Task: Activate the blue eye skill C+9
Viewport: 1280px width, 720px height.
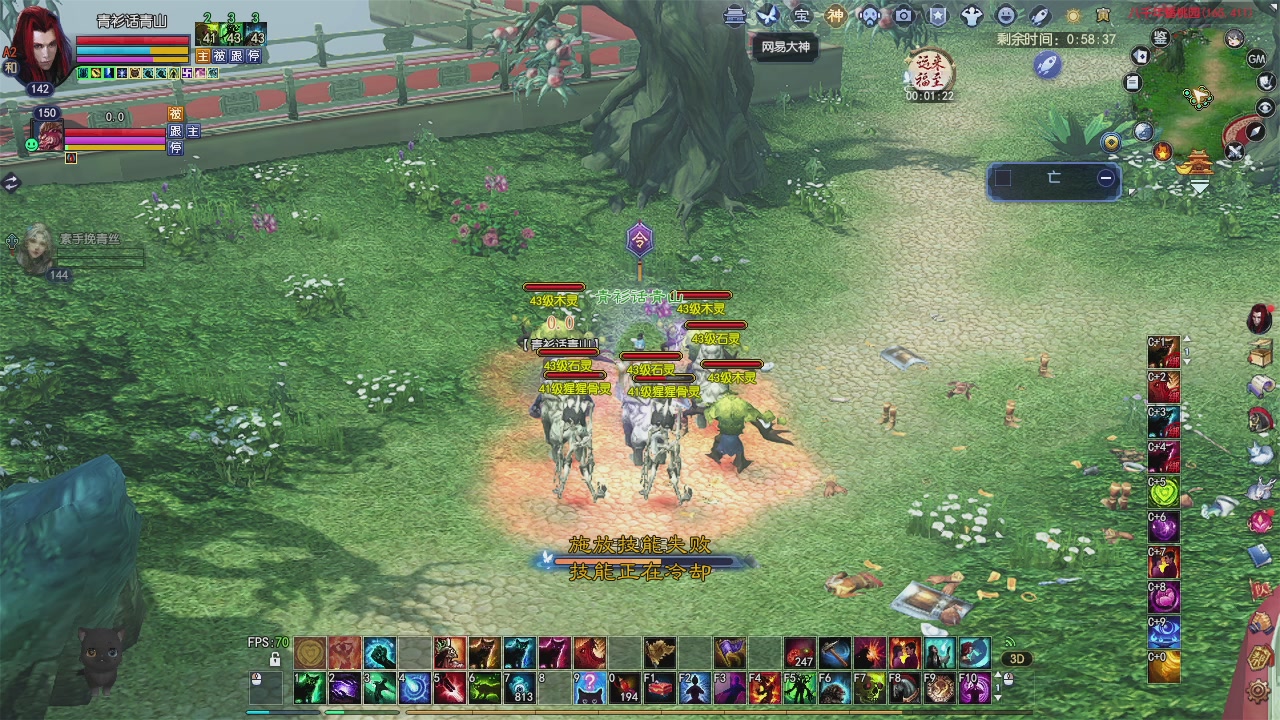Action: click(1163, 631)
